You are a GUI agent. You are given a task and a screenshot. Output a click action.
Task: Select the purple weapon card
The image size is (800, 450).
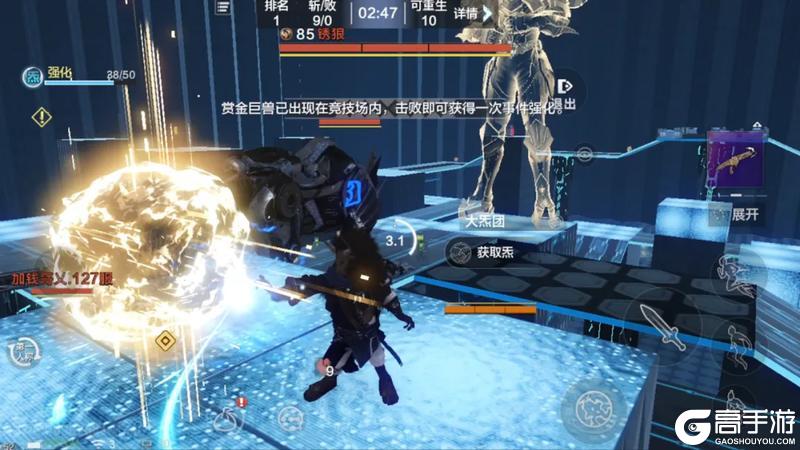click(x=735, y=159)
